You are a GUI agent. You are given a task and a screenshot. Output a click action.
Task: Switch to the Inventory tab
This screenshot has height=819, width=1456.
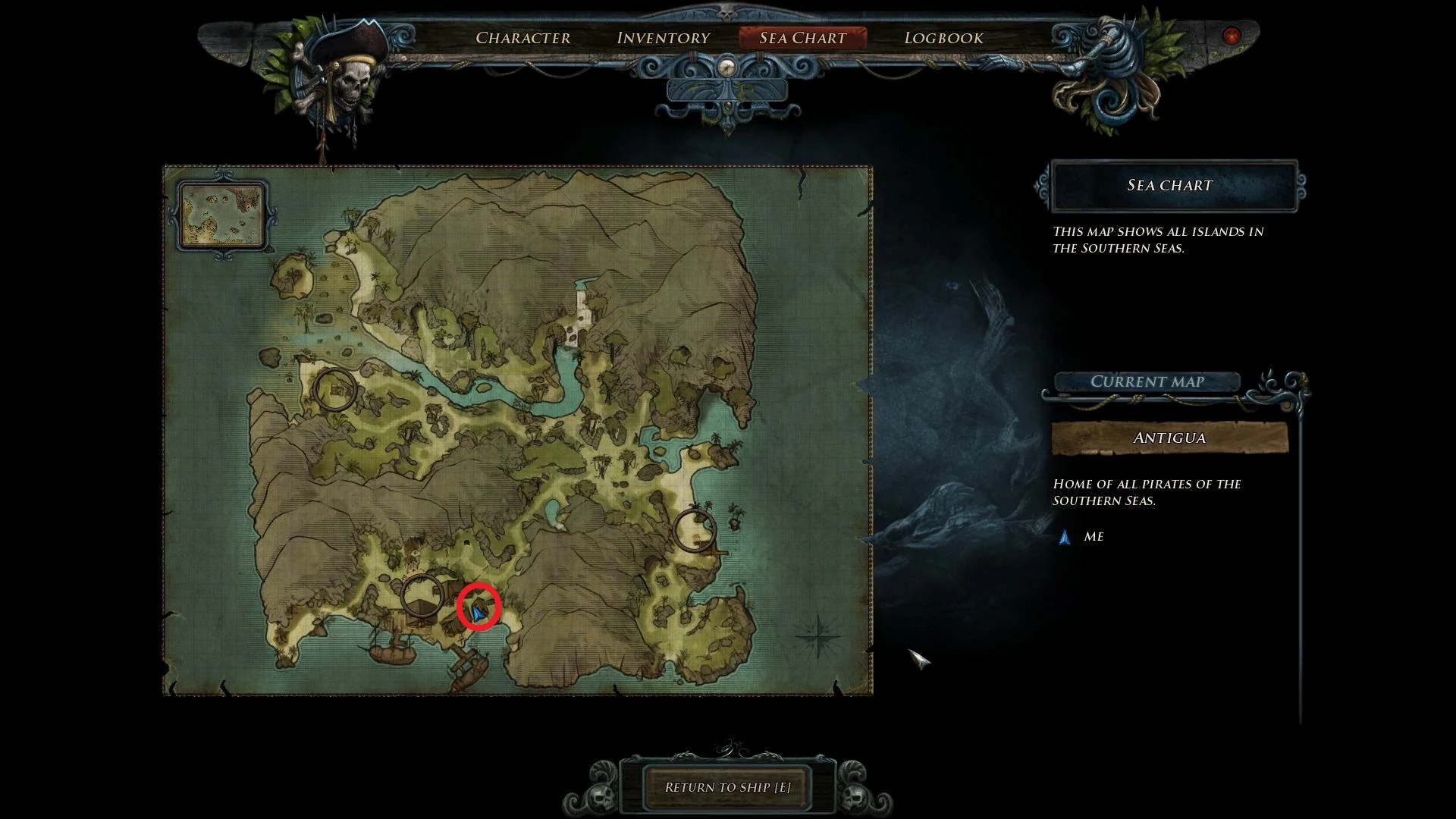(664, 38)
